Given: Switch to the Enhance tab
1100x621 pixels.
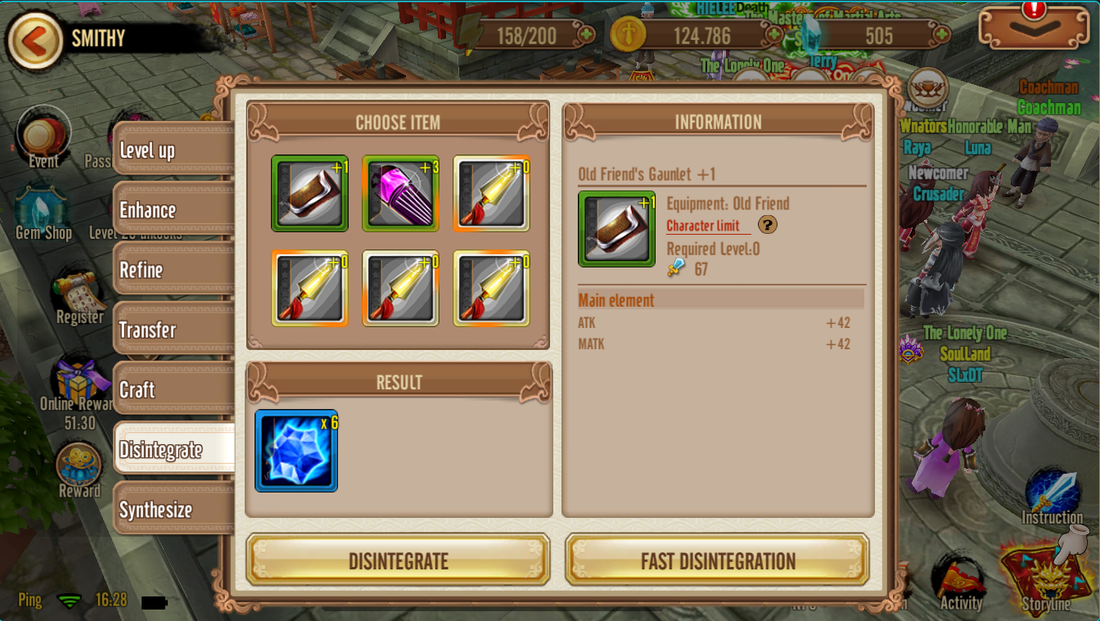Looking at the screenshot, I should (x=172, y=210).
